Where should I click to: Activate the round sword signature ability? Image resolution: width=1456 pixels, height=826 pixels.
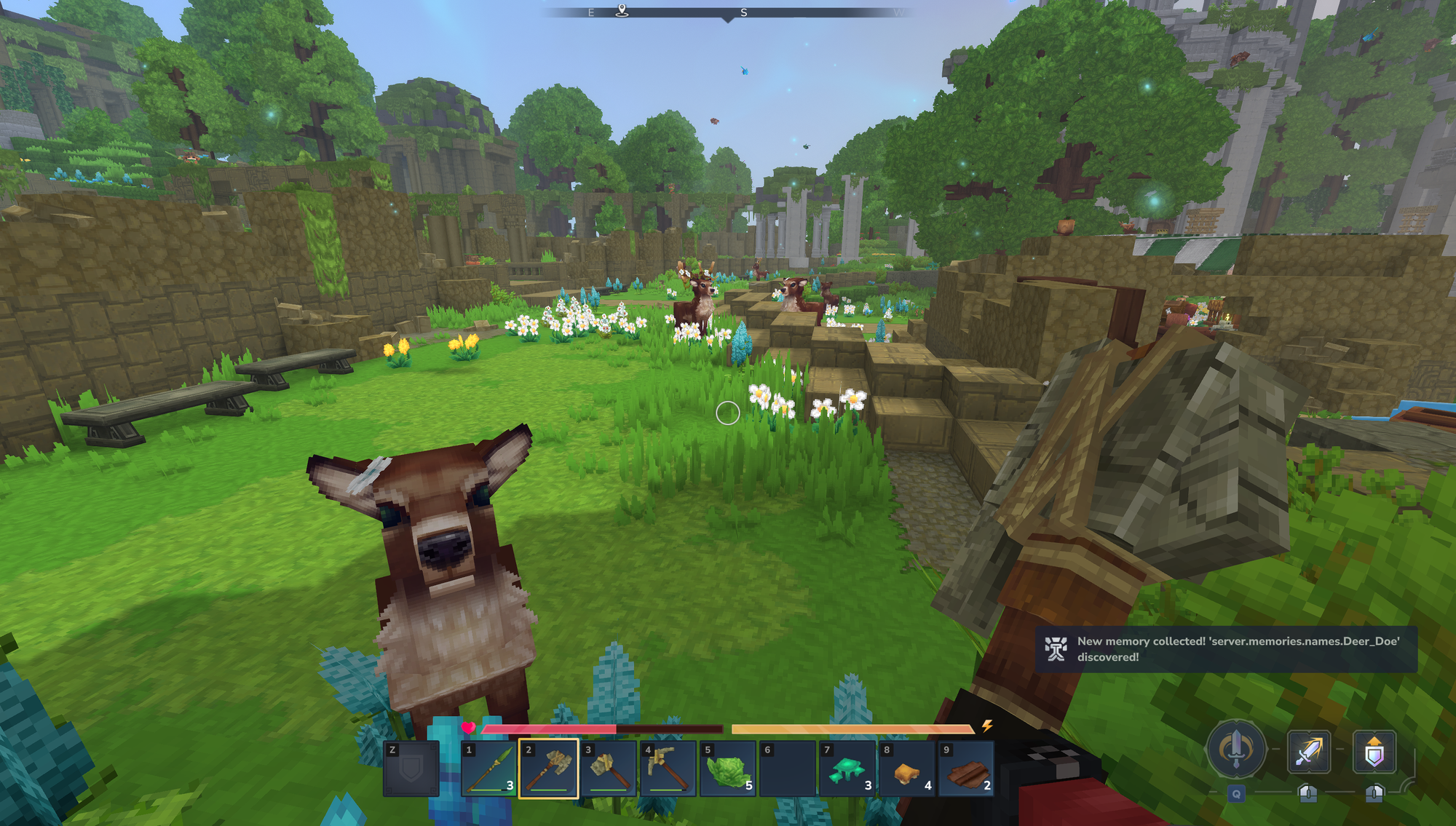pos(1235,750)
